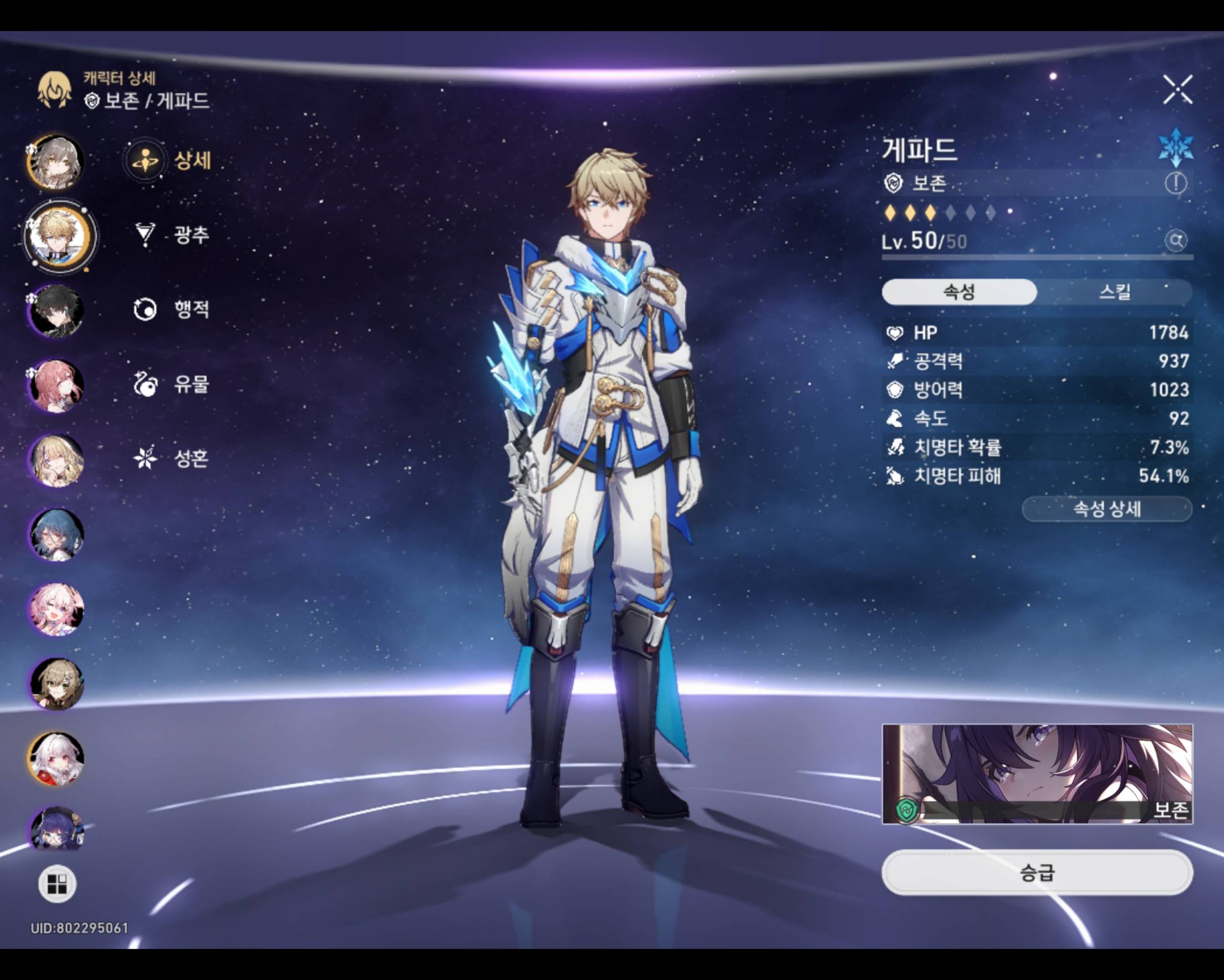Select the black-haired character portrait
Image resolution: width=1224 pixels, height=980 pixels.
tap(56, 310)
